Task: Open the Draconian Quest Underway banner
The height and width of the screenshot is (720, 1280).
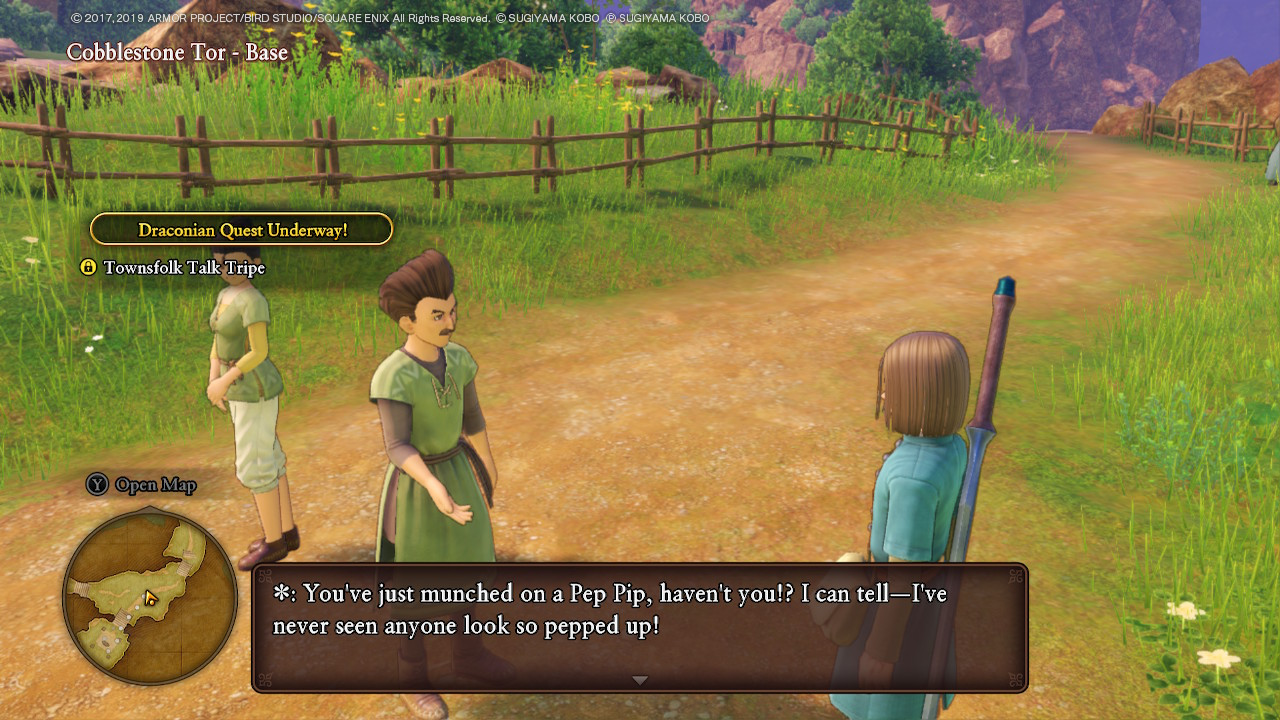Action: 241,230
